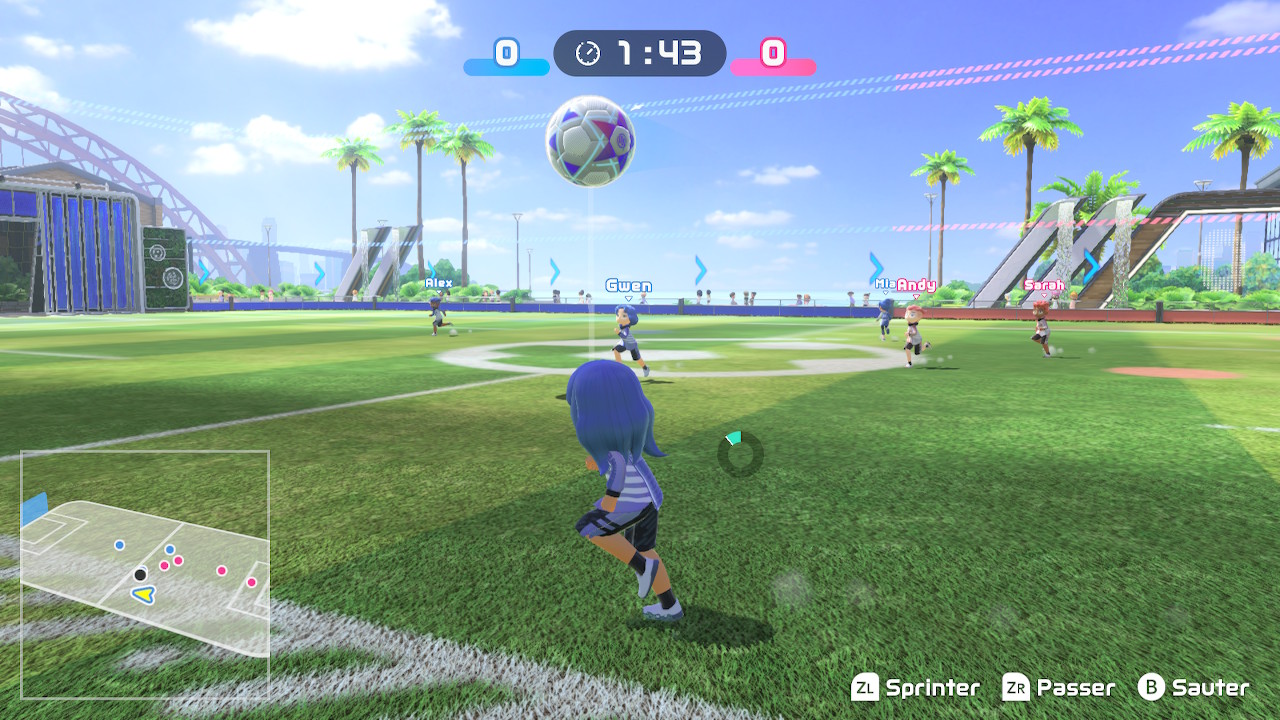Select Gwen's name tag above her player
The width and height of the screenshot is (1280, 720).
[627, 286]
